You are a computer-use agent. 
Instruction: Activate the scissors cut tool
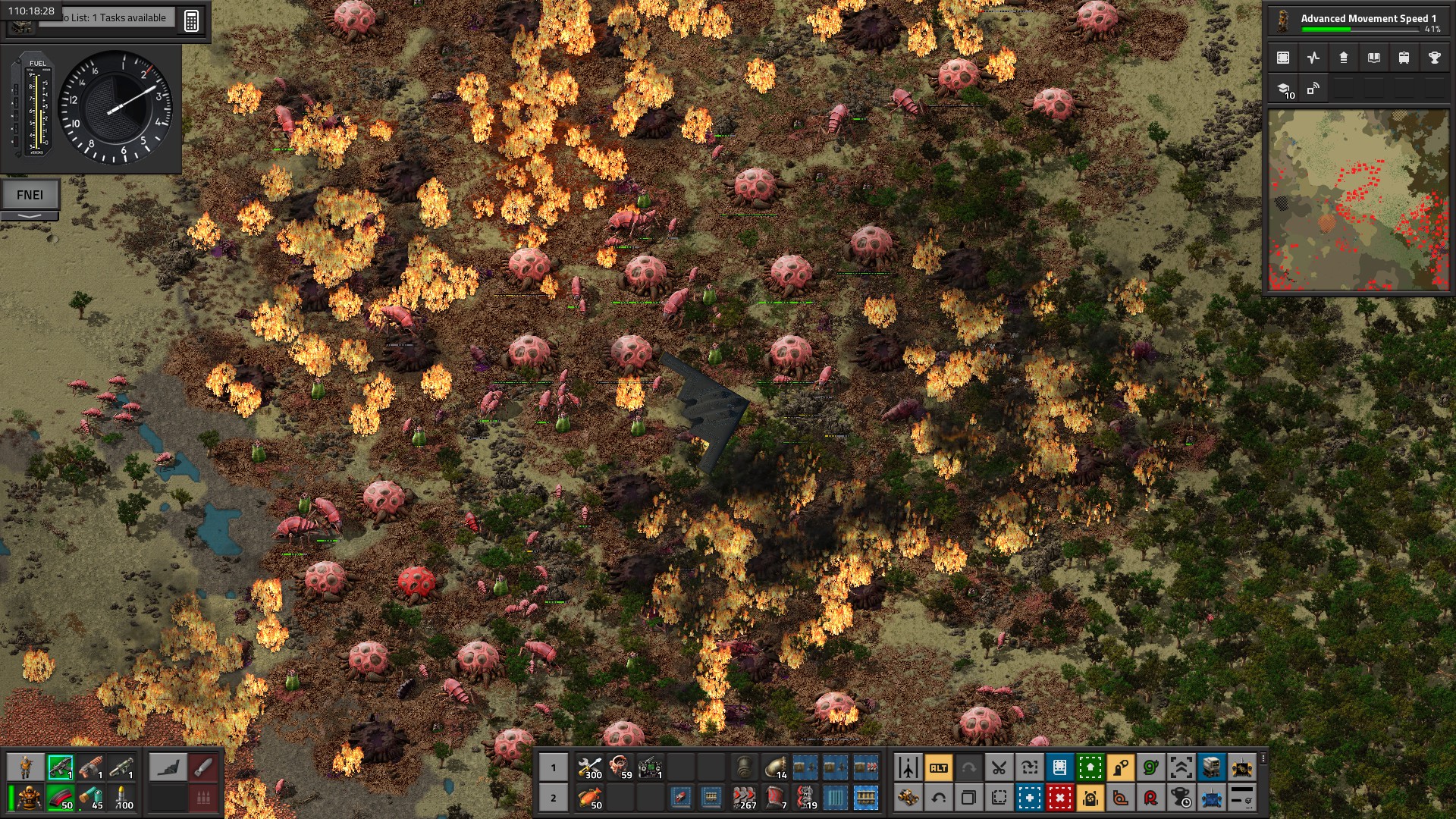pos(999,767)
